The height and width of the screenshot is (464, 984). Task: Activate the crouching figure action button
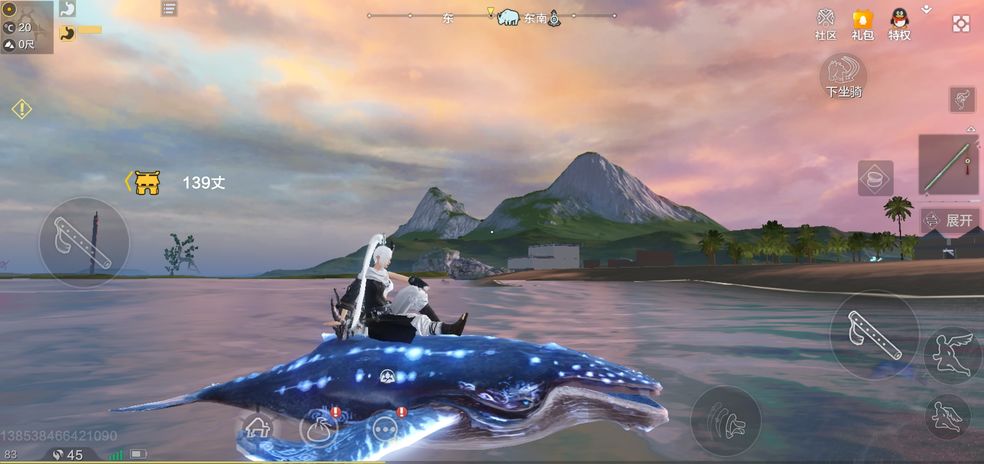pyautogui.click(x=947, y=415)
